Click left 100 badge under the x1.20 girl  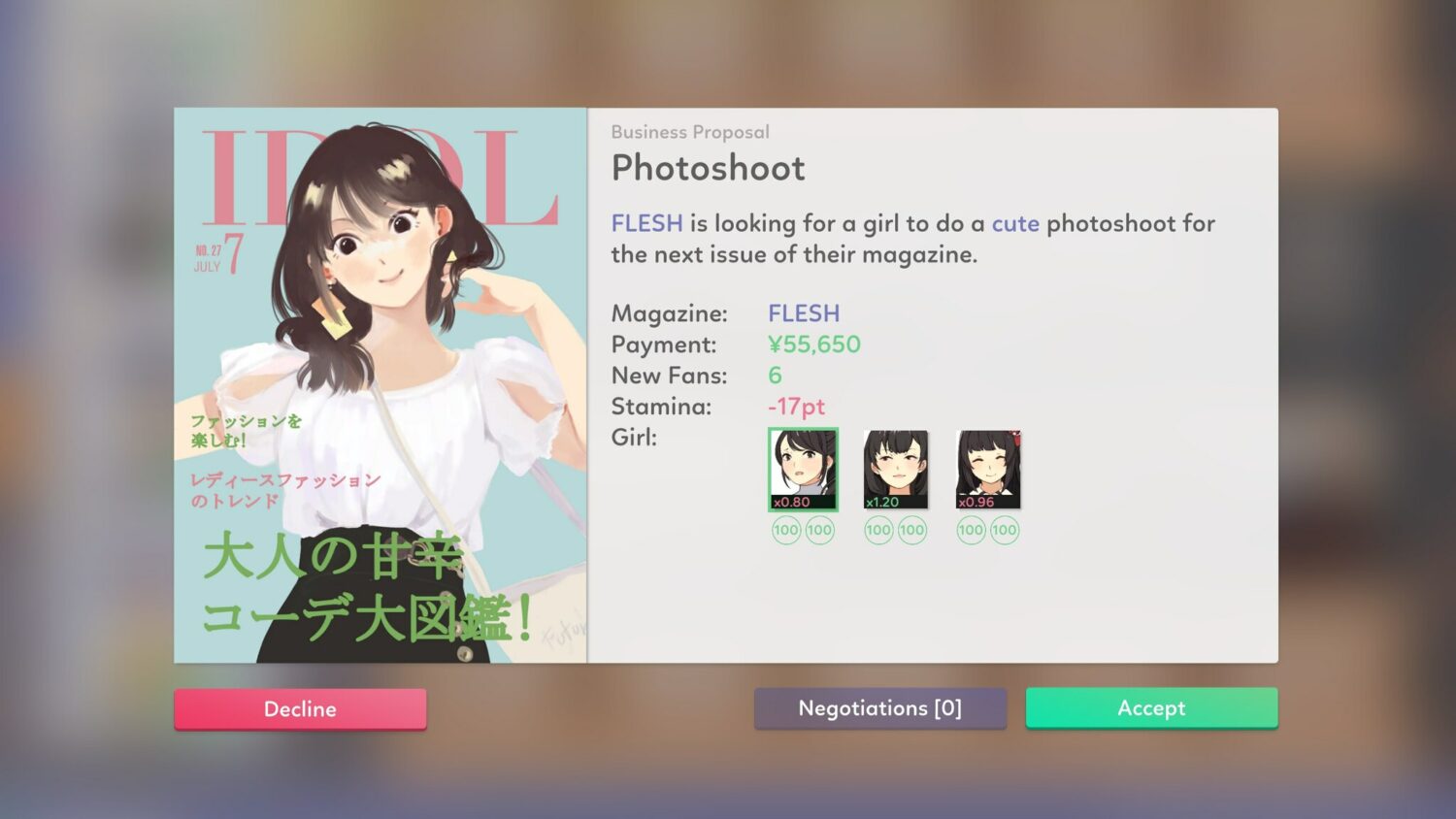878,531
